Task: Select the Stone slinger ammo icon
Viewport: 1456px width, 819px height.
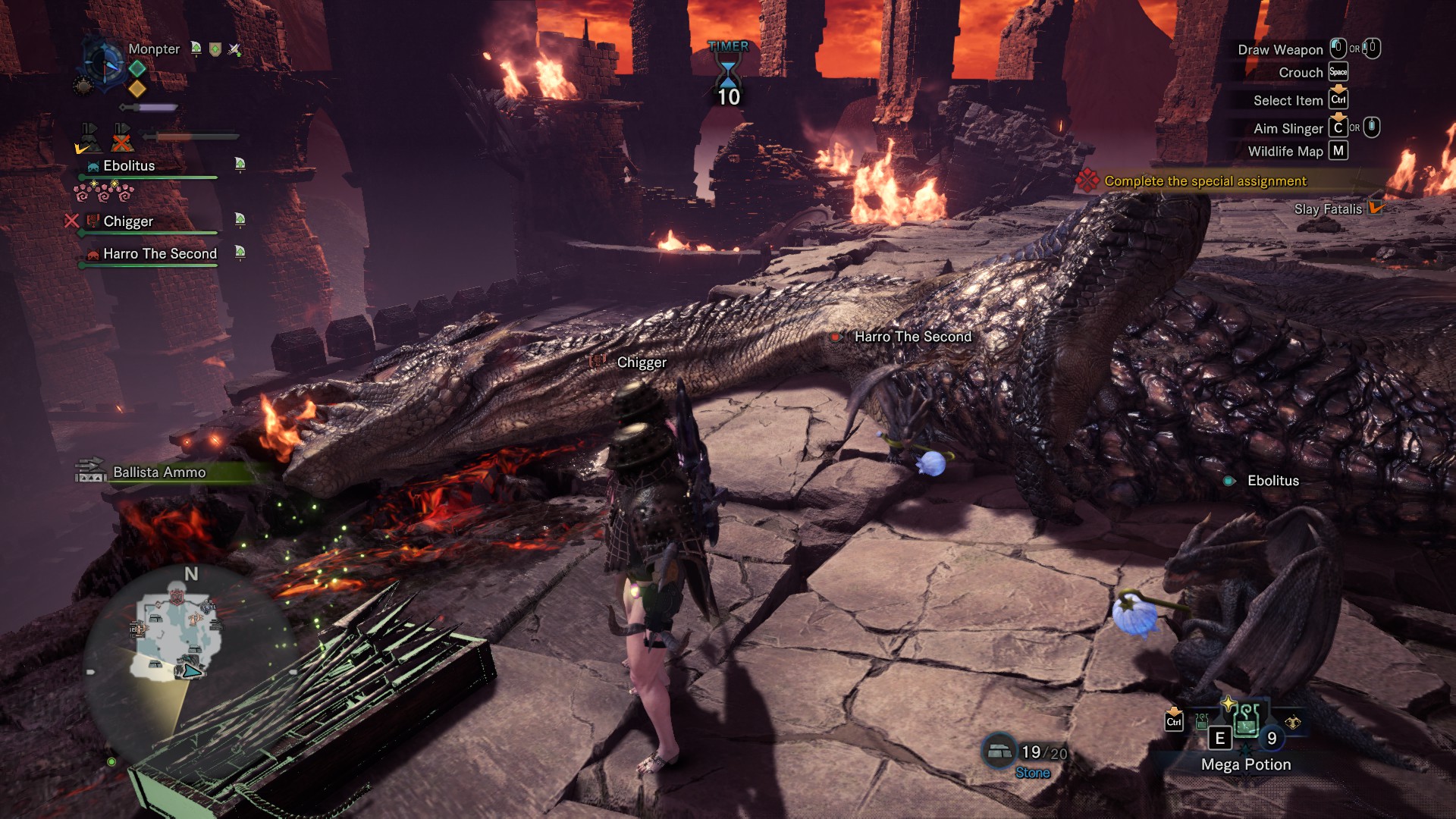Action: pyautogui.click(x=999, y=750)
